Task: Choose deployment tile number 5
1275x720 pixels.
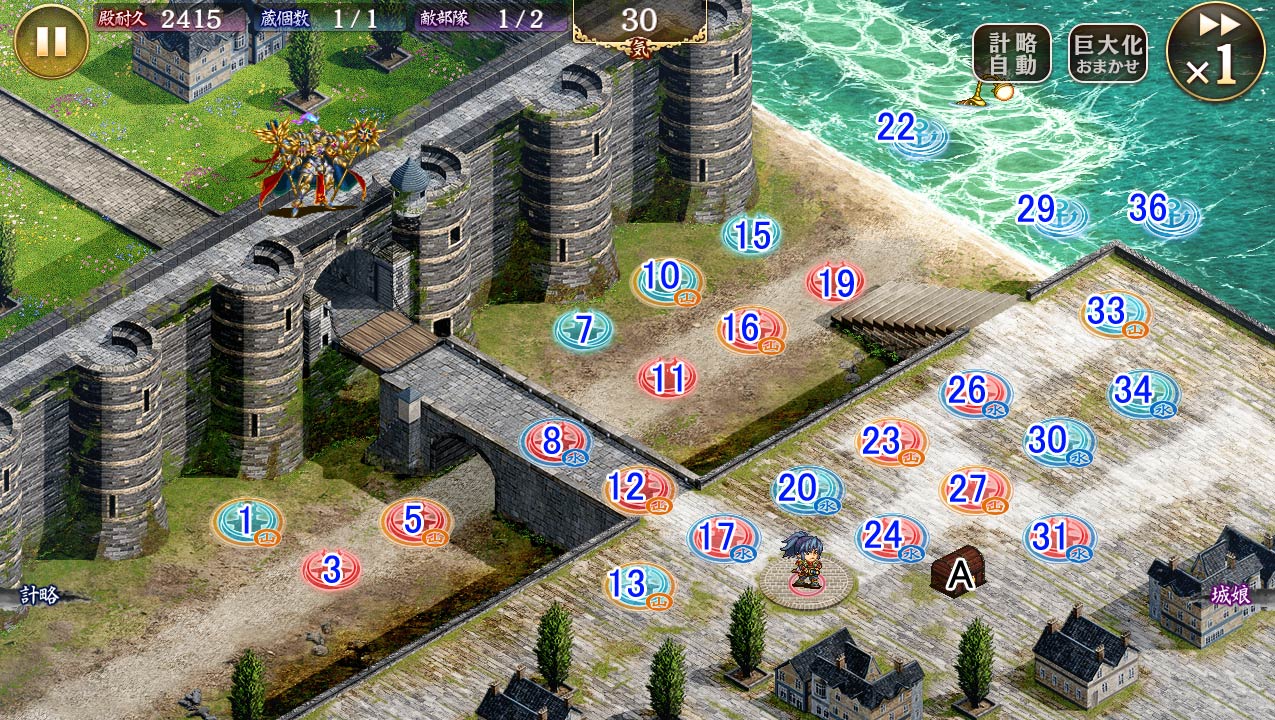Action: 415,522
